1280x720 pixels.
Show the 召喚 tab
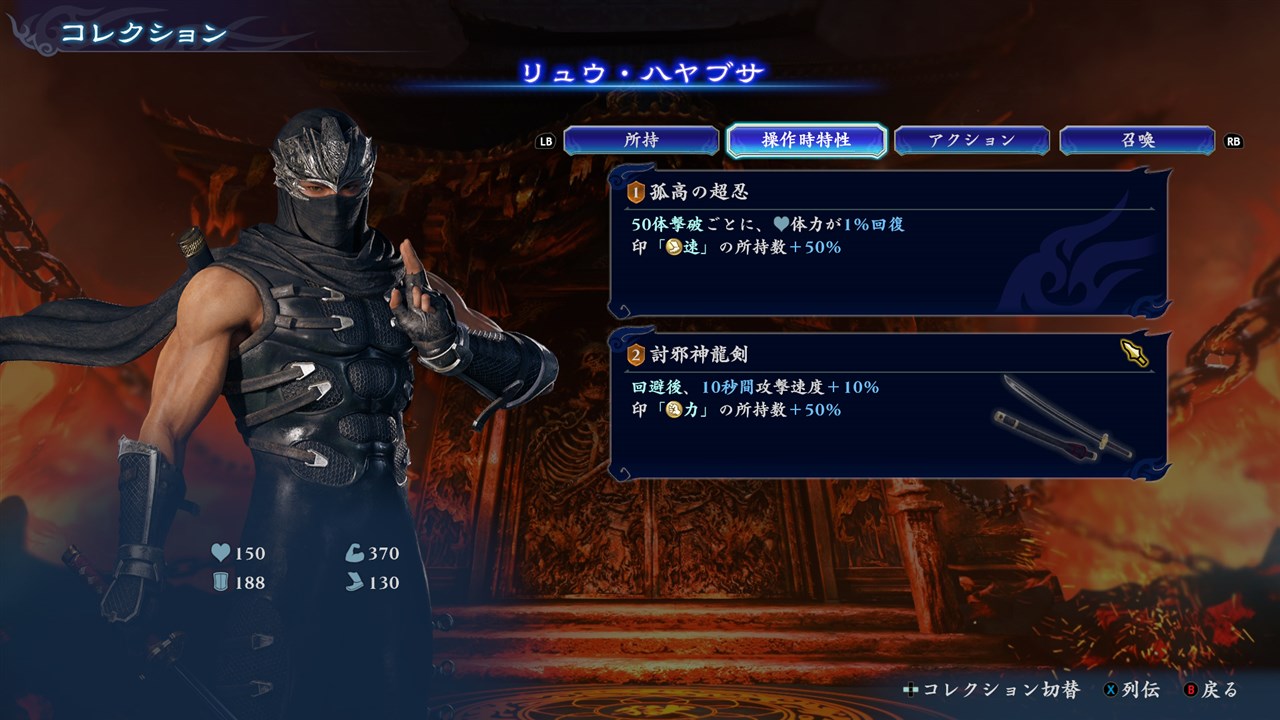click(x=1137, y=141)
